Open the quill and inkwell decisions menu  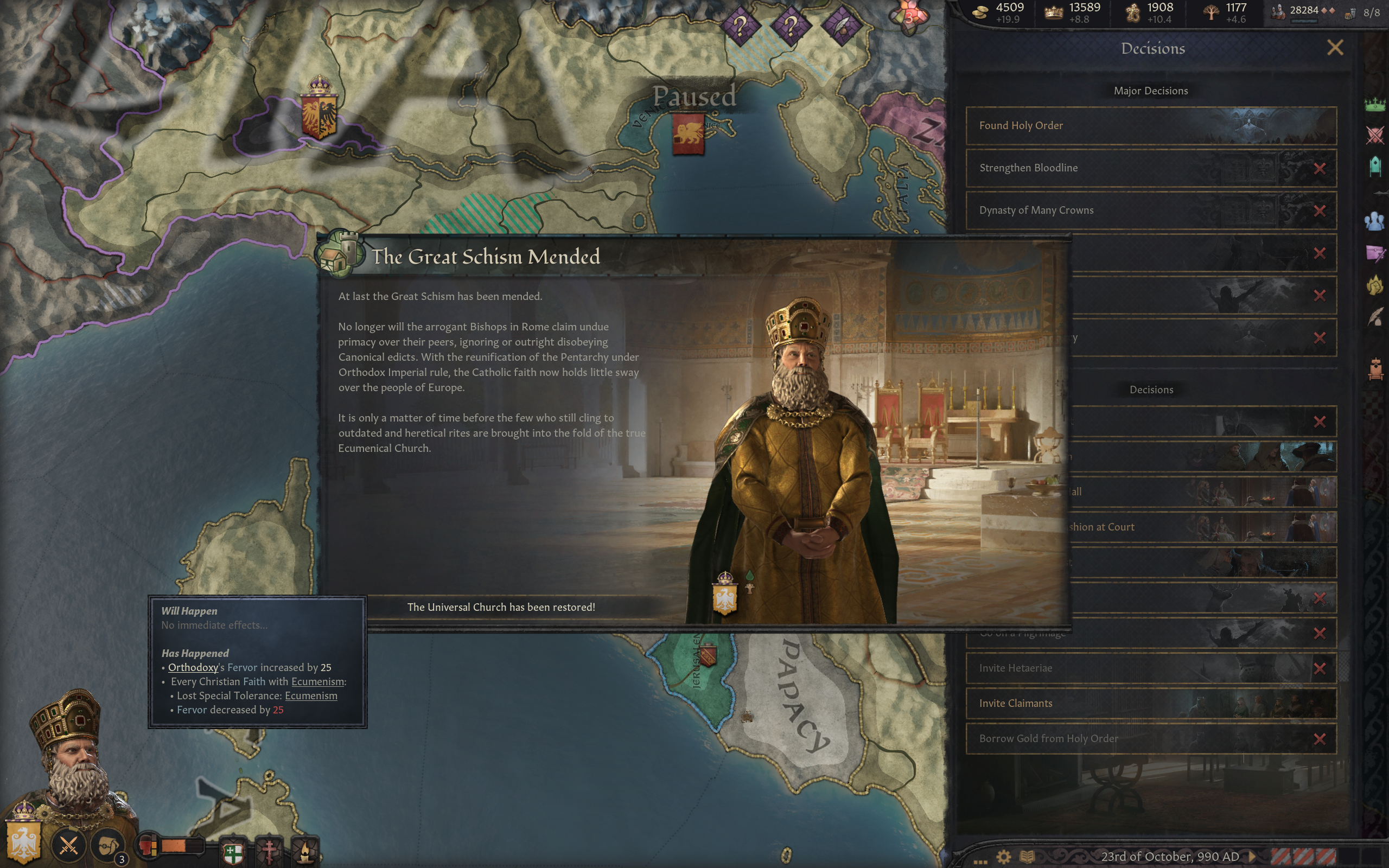pyautogui.click(x=1375, y=316)
